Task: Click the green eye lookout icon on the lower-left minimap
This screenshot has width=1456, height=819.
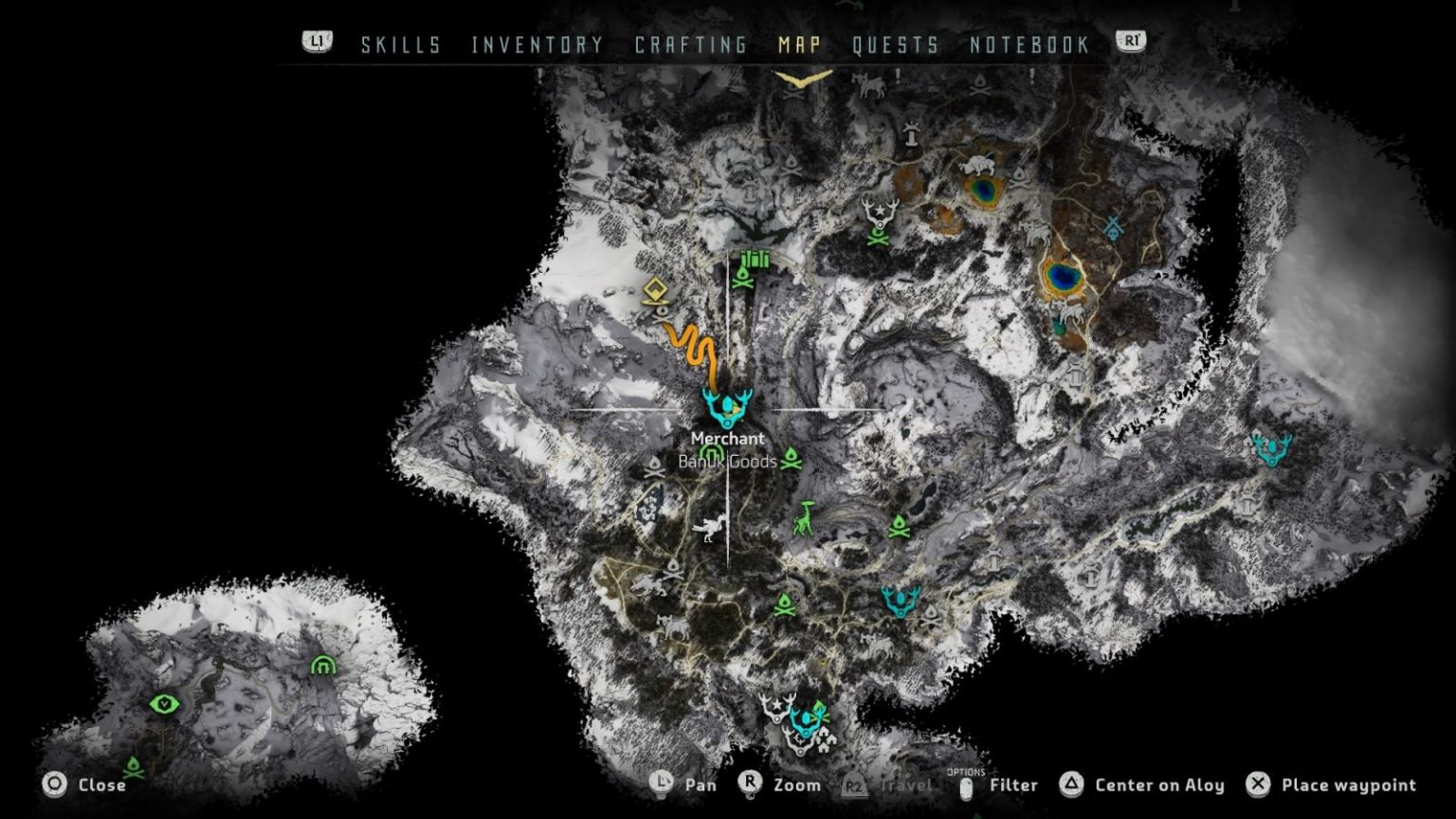Action: tap(162, 703)
